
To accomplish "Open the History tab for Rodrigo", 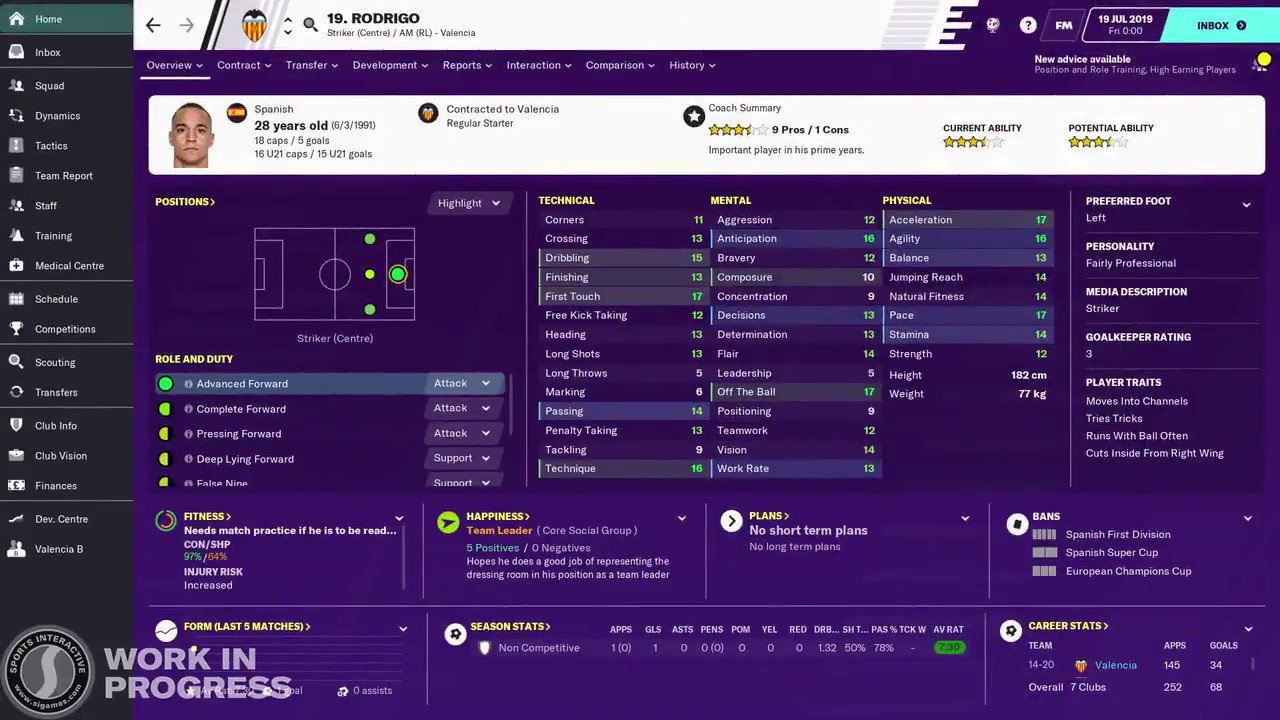I will tap(686, 65).
